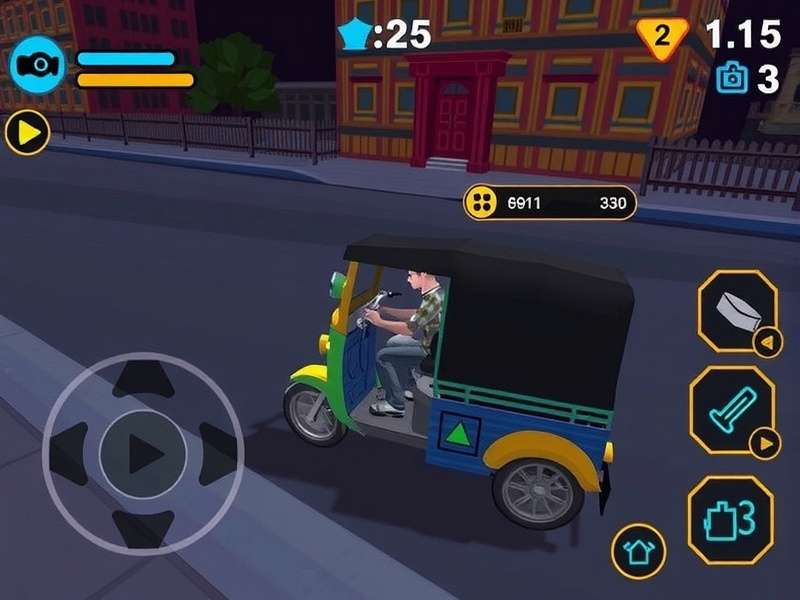Steer with the joystick's right arrow
The height and width of the screenshot is (600, 800).
click(x=217, y=446)
